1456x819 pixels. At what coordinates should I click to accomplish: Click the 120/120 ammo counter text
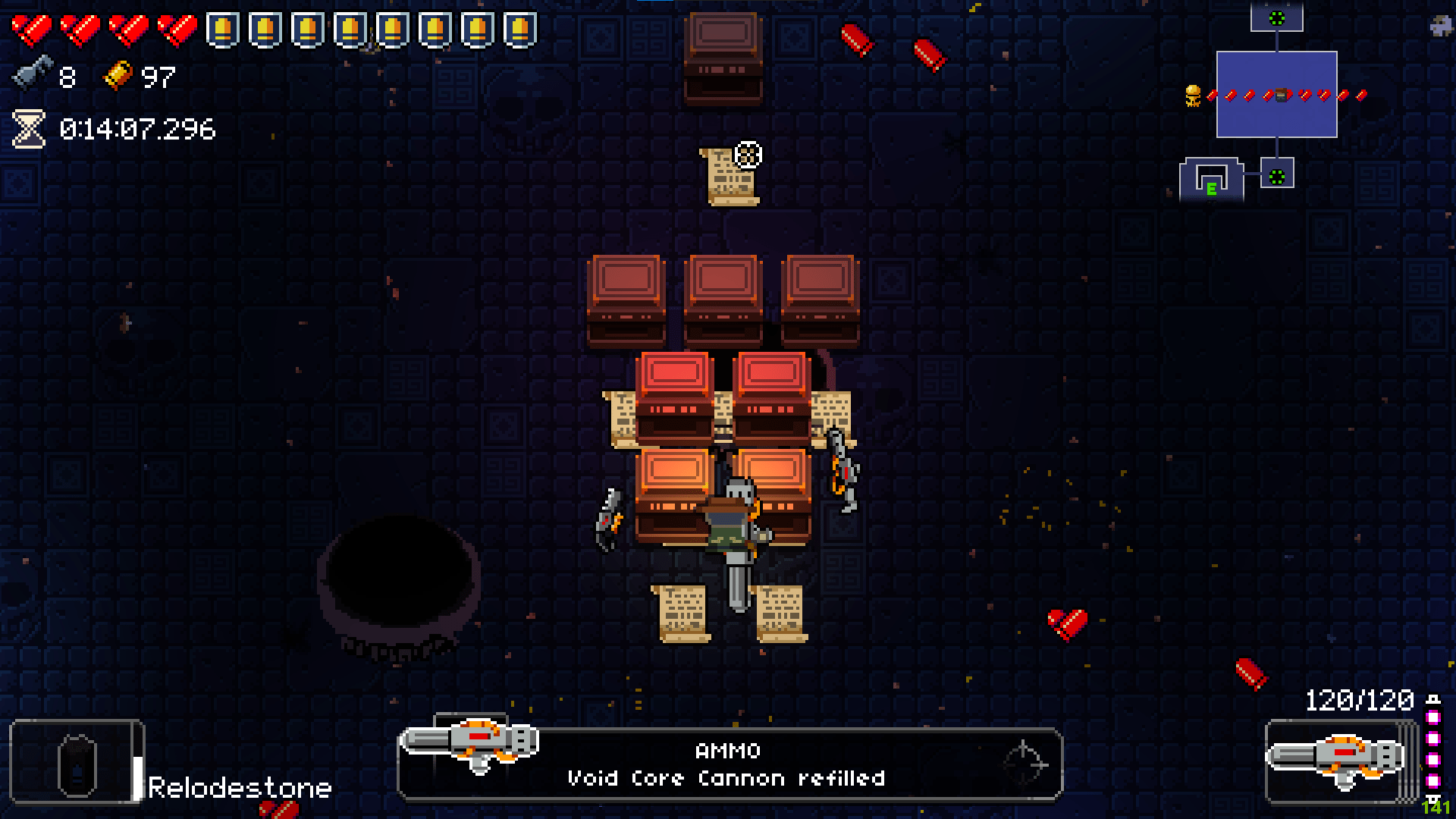tap(1360, 698)
